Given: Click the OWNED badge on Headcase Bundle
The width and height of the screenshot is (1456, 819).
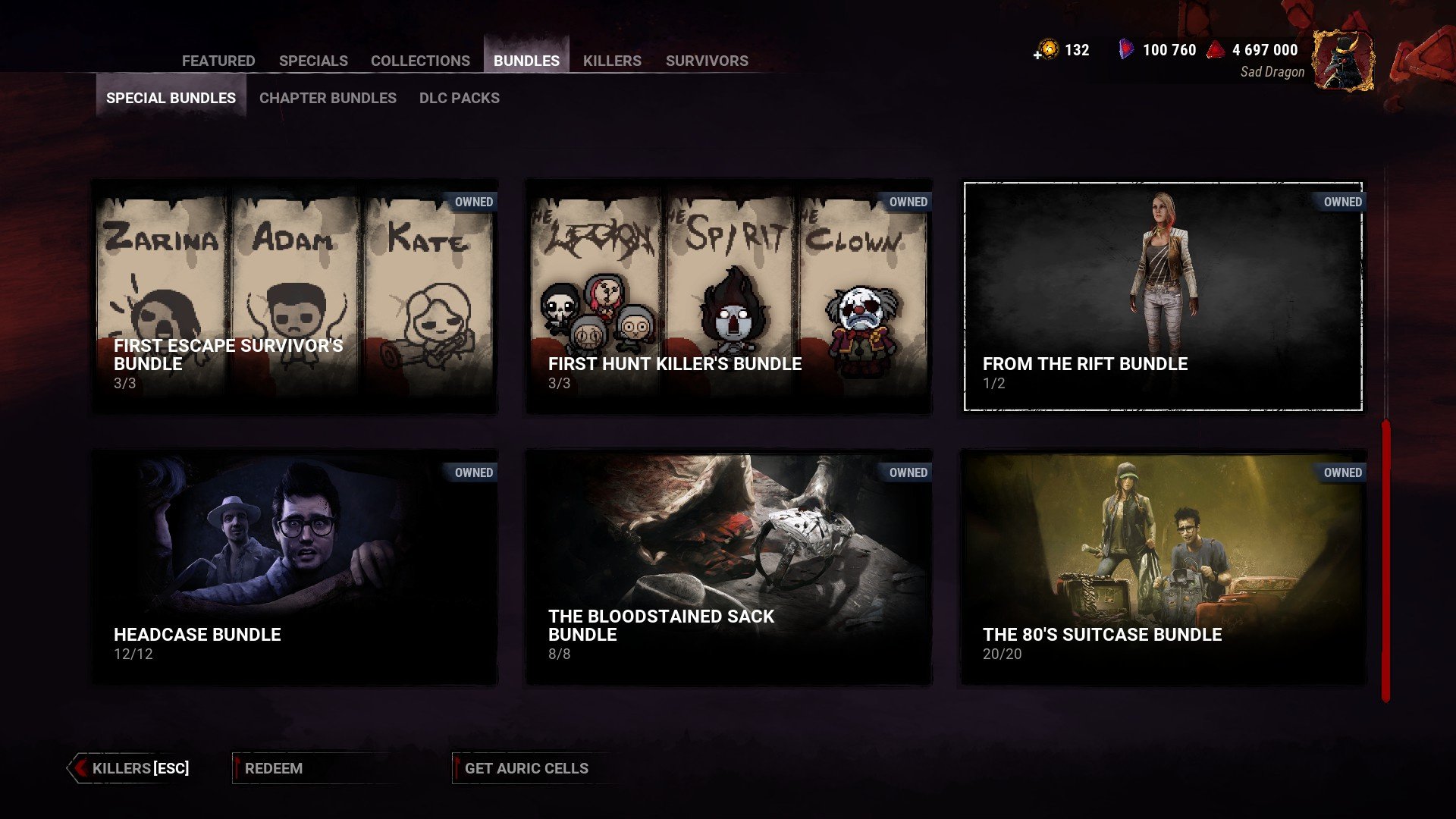Looking at the screenshot, I should (x=475, y=472).
